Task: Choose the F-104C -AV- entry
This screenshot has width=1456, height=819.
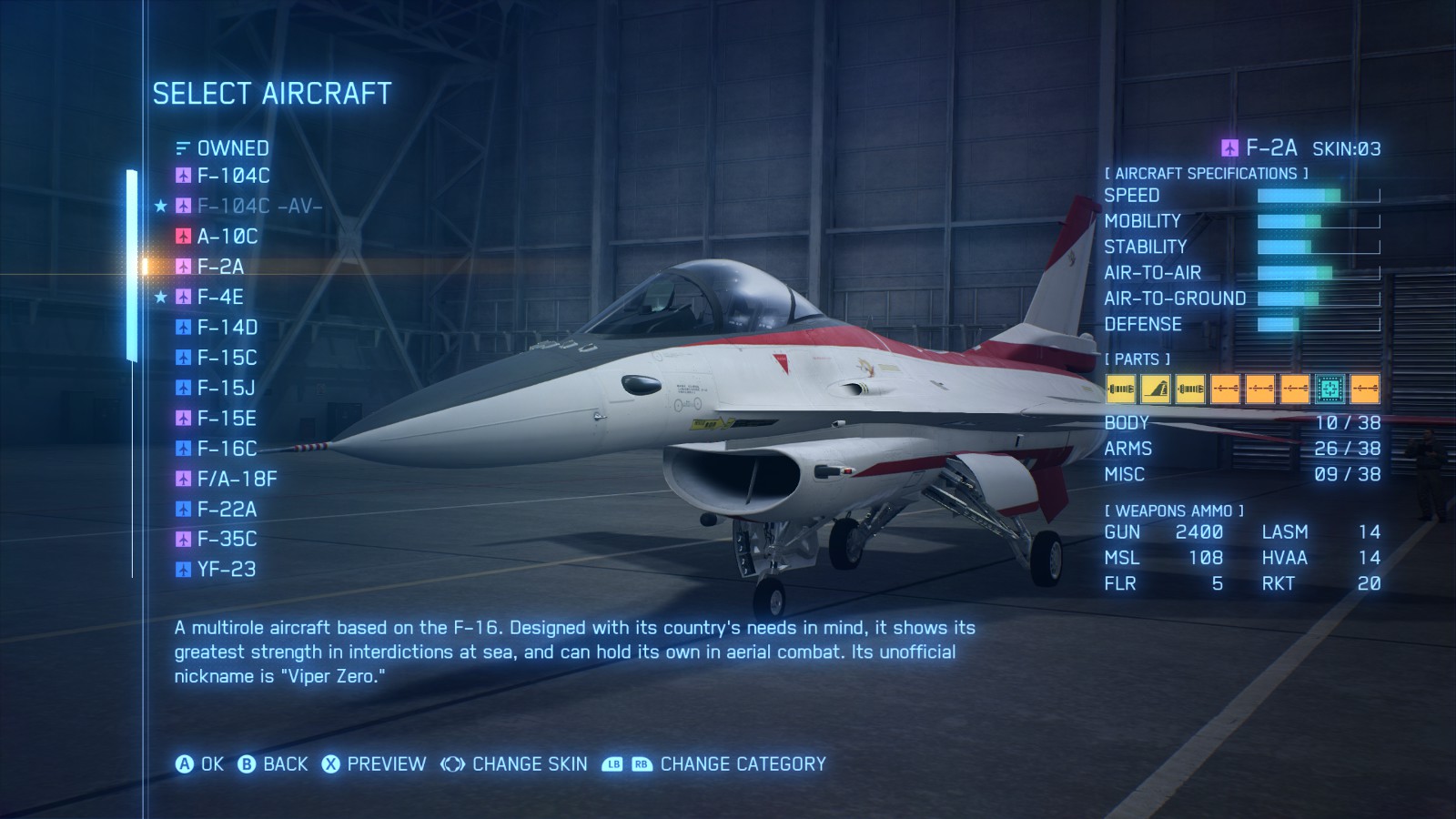Action: 259,207
